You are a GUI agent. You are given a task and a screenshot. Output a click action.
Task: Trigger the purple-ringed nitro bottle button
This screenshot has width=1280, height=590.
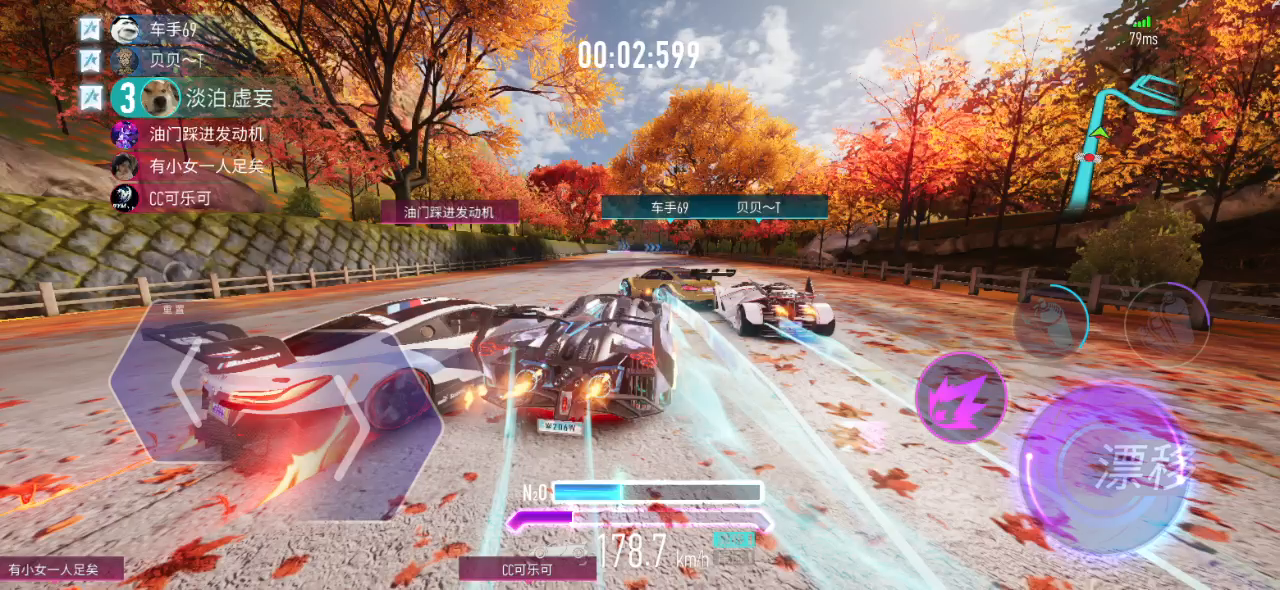click(1166, 322)
